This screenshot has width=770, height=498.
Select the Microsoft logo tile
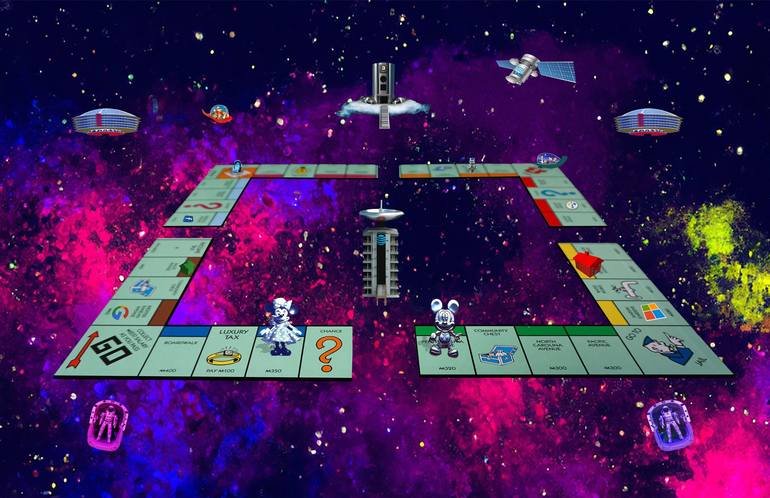[638, 311]
